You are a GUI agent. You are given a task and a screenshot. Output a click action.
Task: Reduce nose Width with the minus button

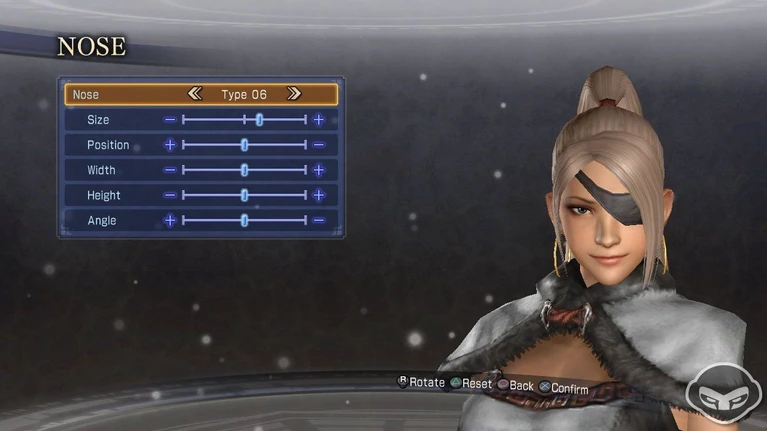click(170, 170)
